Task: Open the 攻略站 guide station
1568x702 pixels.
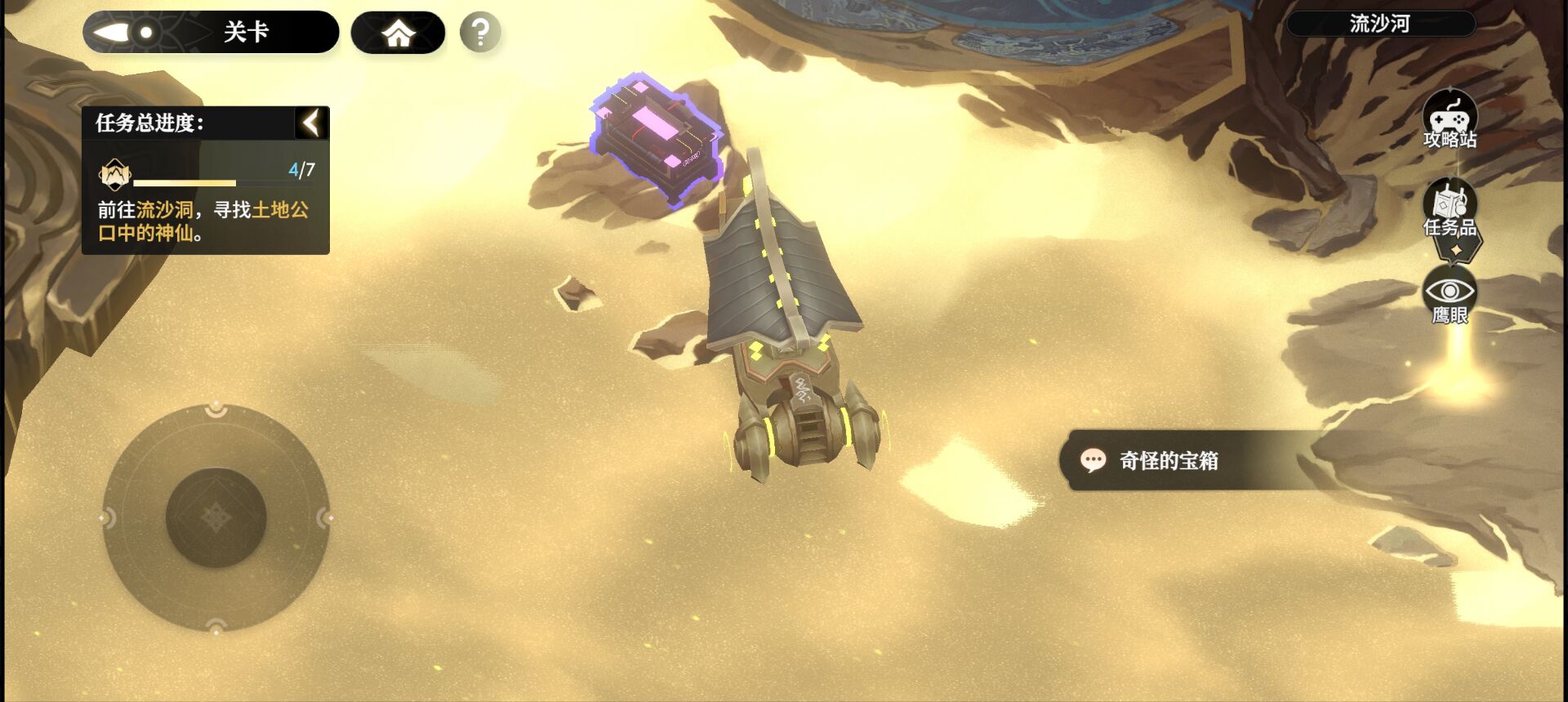Action: [x=1450, y=119]
